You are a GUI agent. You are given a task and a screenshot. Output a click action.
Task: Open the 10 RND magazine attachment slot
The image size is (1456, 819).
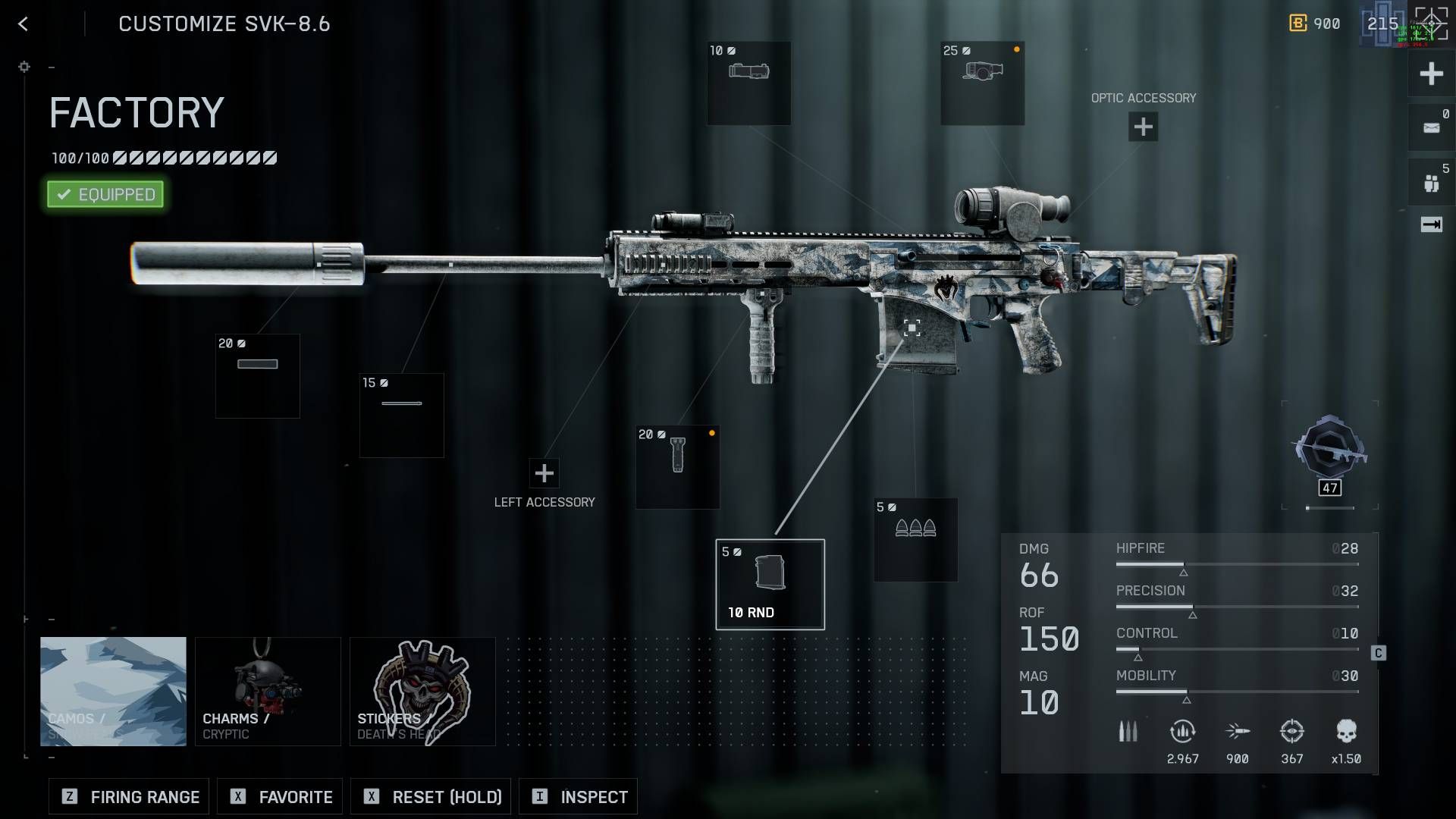pyautogui.click(x=770, y=582)
